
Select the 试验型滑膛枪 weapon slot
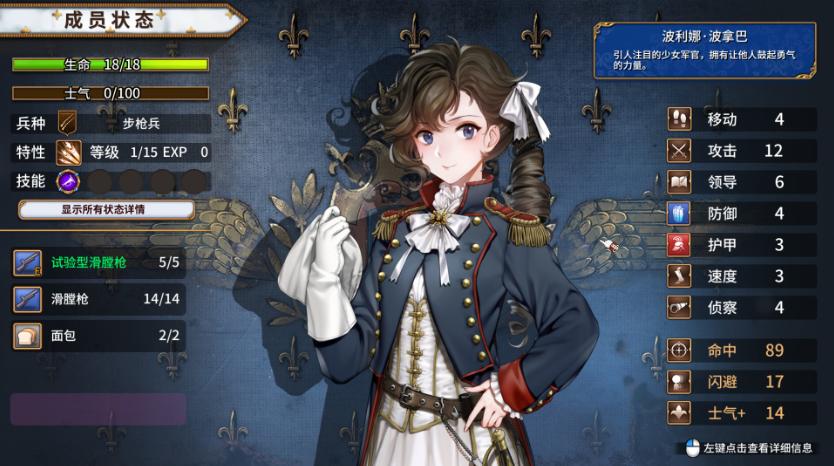point(99,263)
